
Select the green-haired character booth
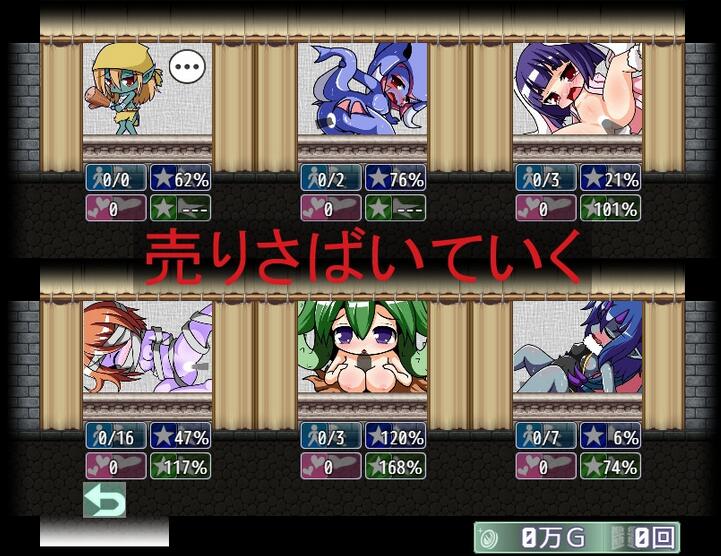pyautogui.click(x=362, y=347)
